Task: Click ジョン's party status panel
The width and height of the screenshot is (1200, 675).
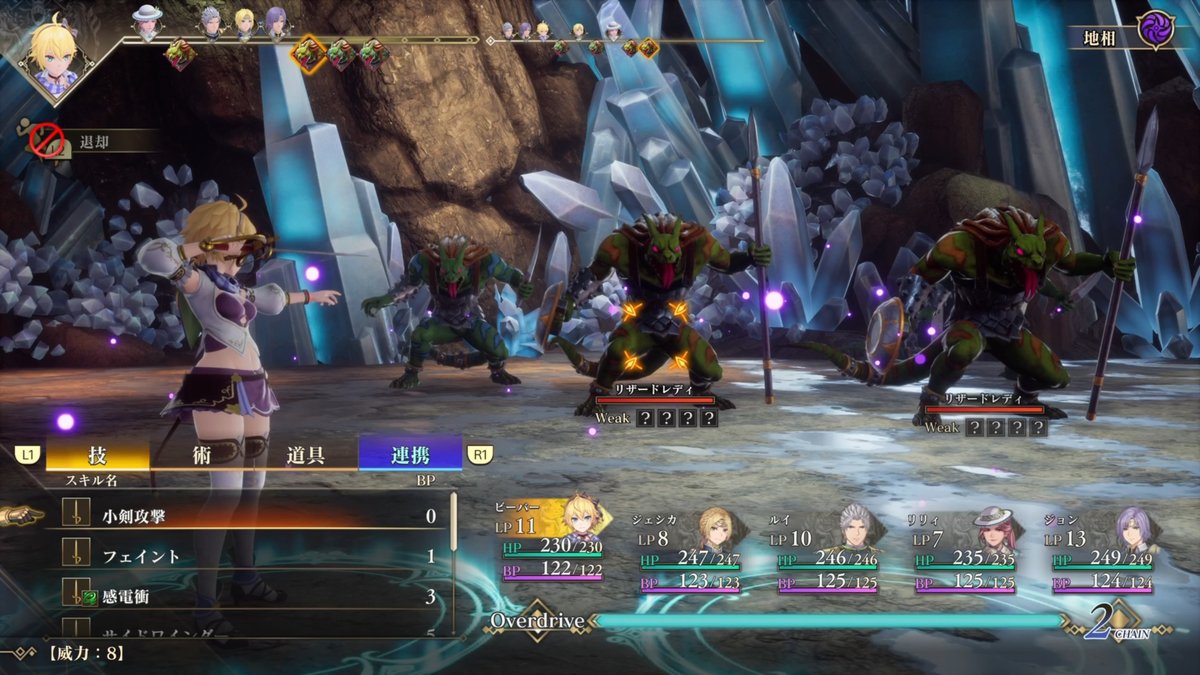Action: 1100,552
